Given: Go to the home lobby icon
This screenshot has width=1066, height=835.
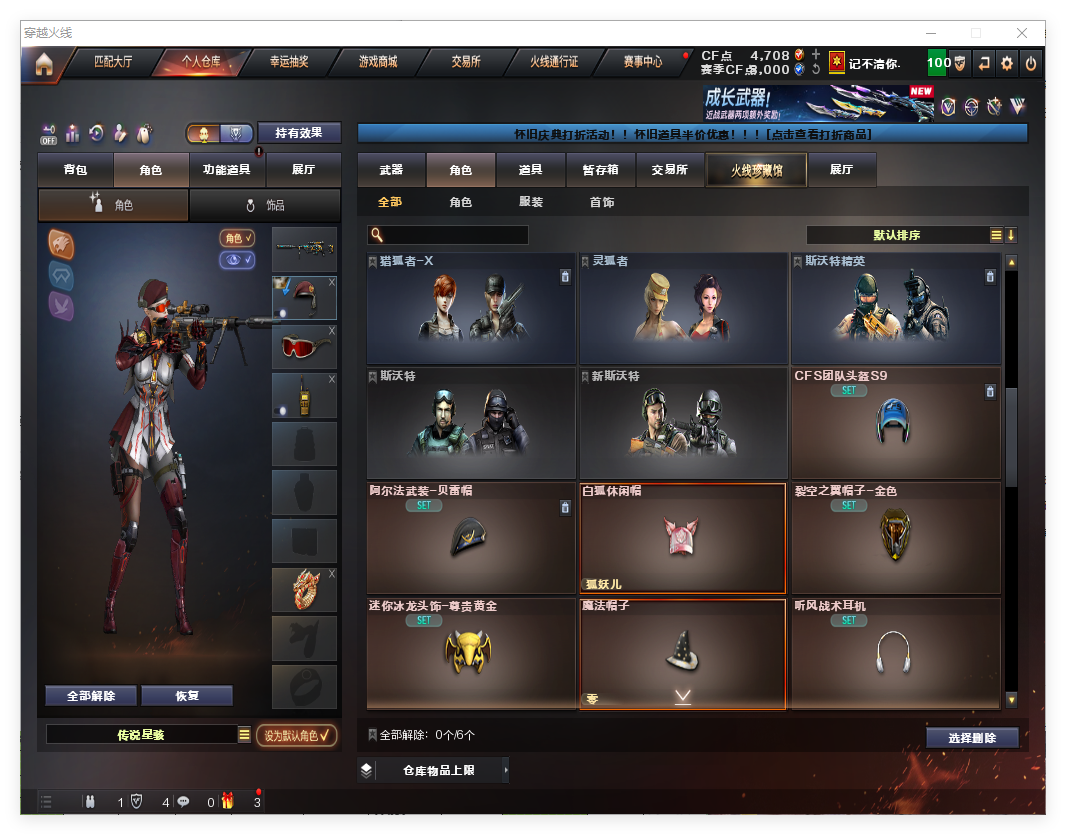Looking at the screenshot, I should coord(43,64).
